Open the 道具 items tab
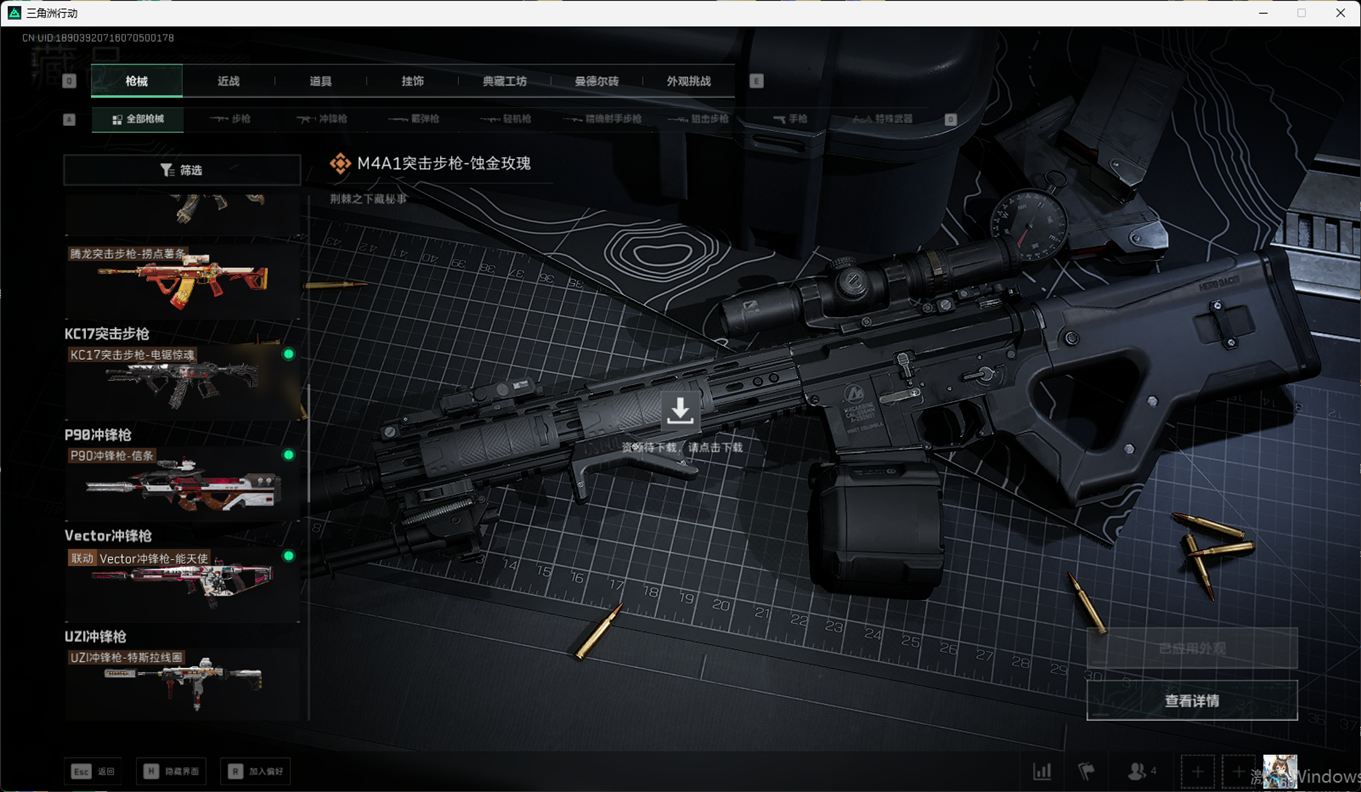Screen dimensions: 1361x792 tap(320, 81)
